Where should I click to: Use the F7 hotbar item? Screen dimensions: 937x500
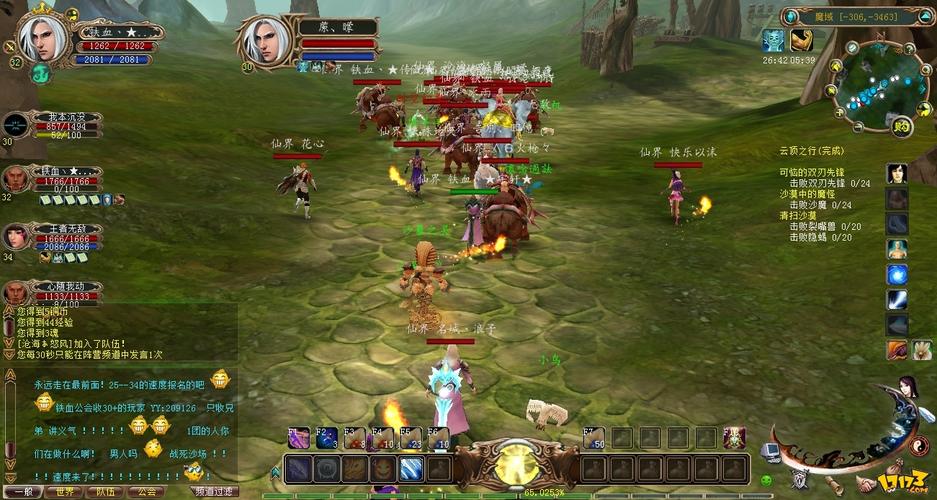coord(594,438)
